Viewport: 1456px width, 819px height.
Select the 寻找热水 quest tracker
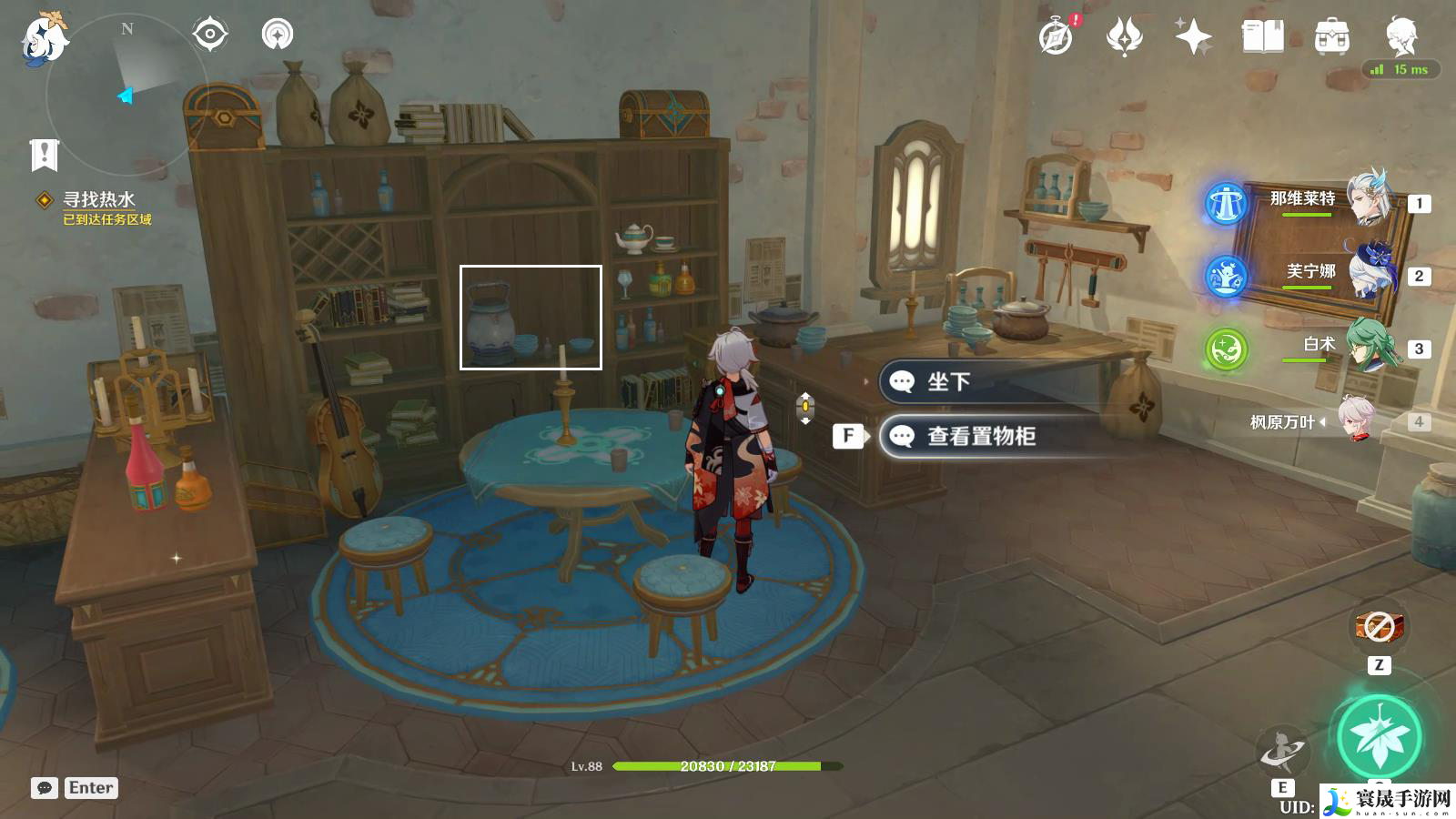(98, 200)
